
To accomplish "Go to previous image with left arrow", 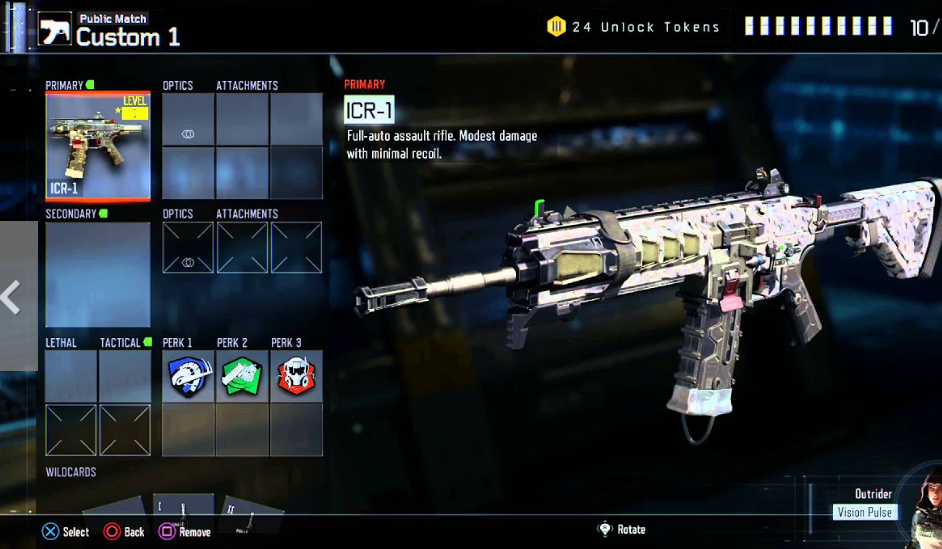I will tap(12, 297).
